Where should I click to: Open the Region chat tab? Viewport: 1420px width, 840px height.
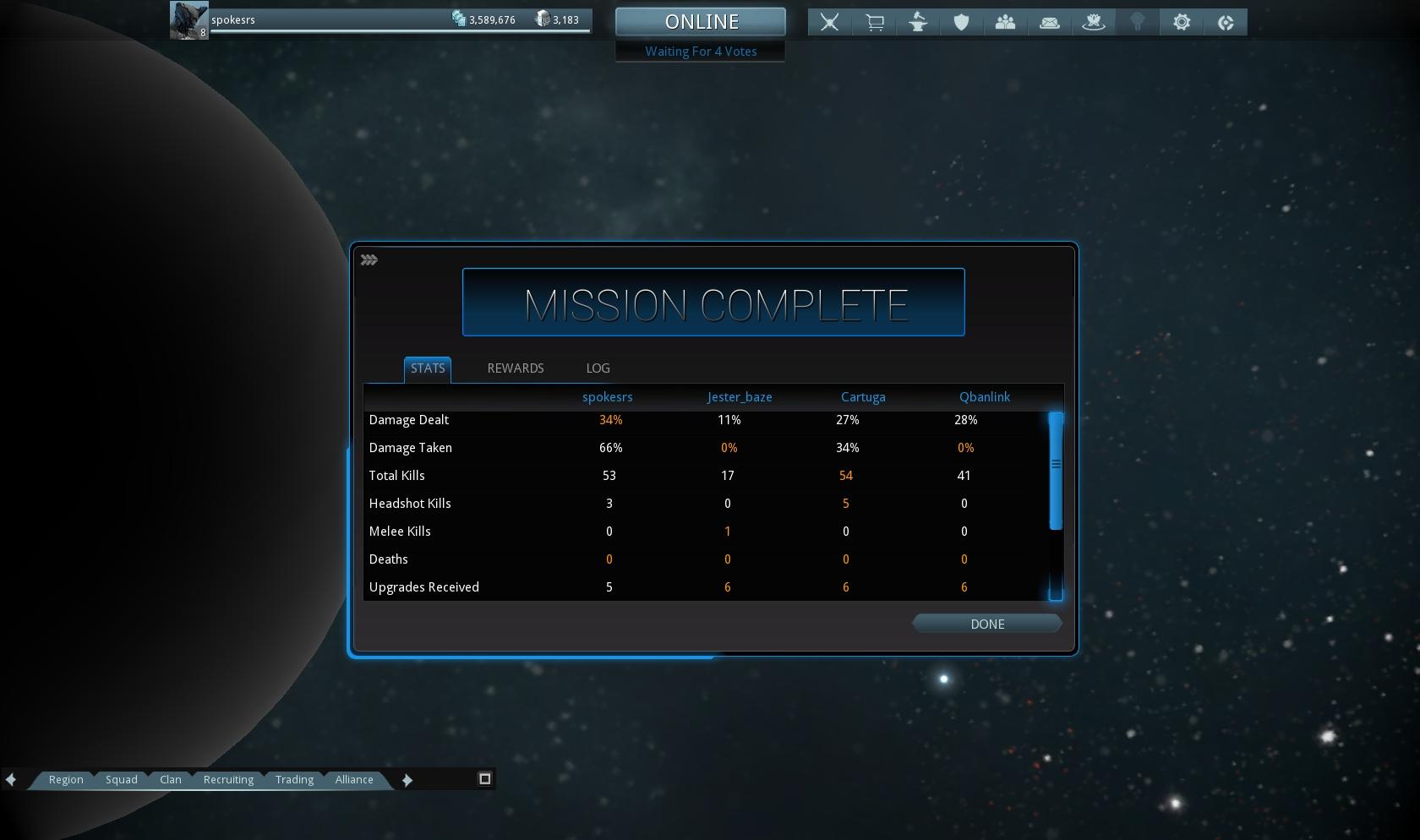coord(66,779)
